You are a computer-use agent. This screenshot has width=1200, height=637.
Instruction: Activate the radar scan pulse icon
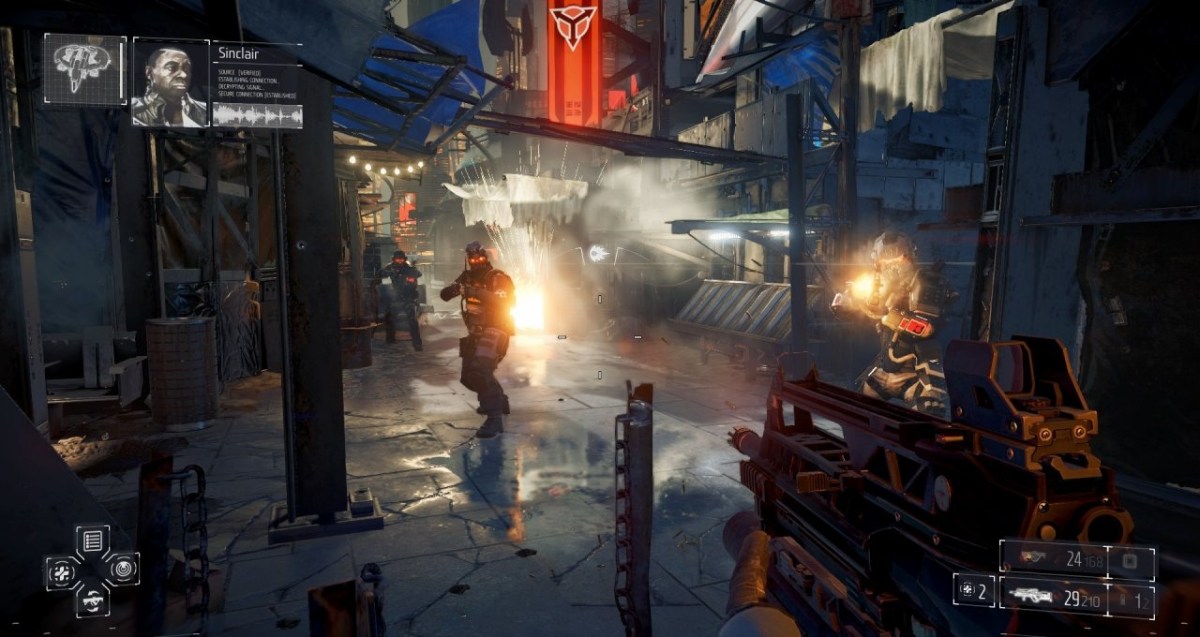point(123,570)
